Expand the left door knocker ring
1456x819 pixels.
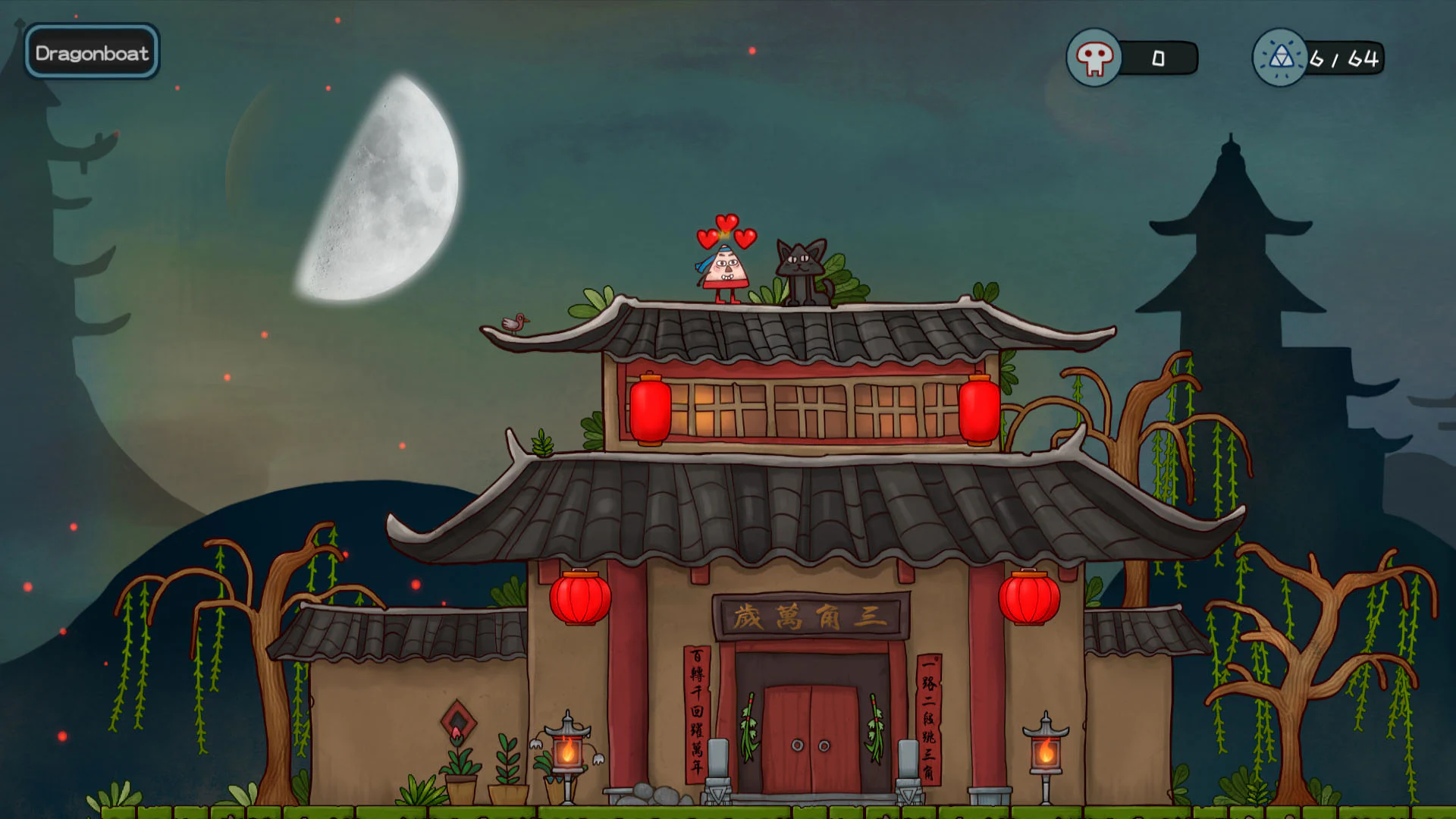(x=796, y=745)
